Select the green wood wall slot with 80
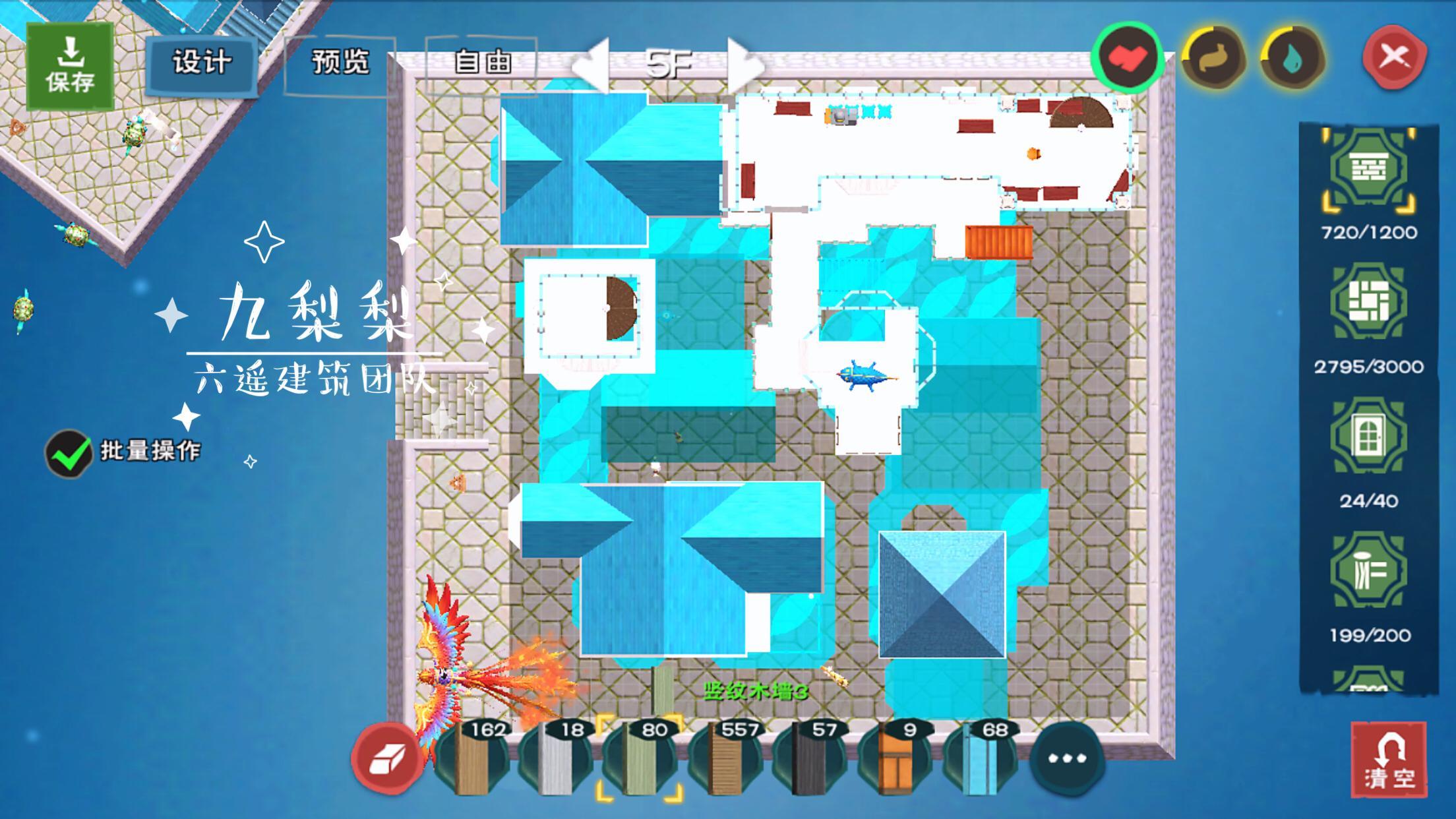 [640, 758]
